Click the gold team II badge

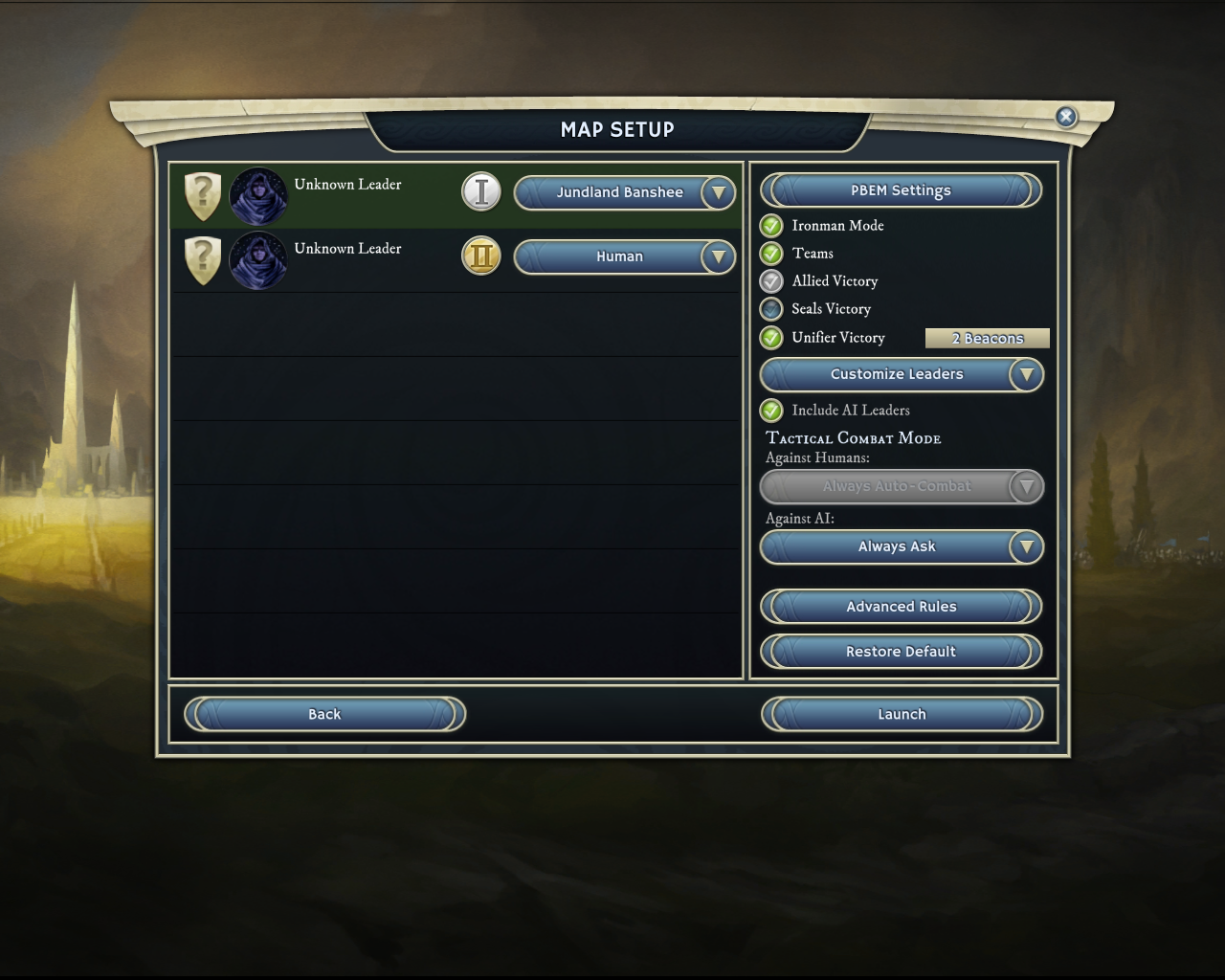pyautogui.click(x=481, y=256)
